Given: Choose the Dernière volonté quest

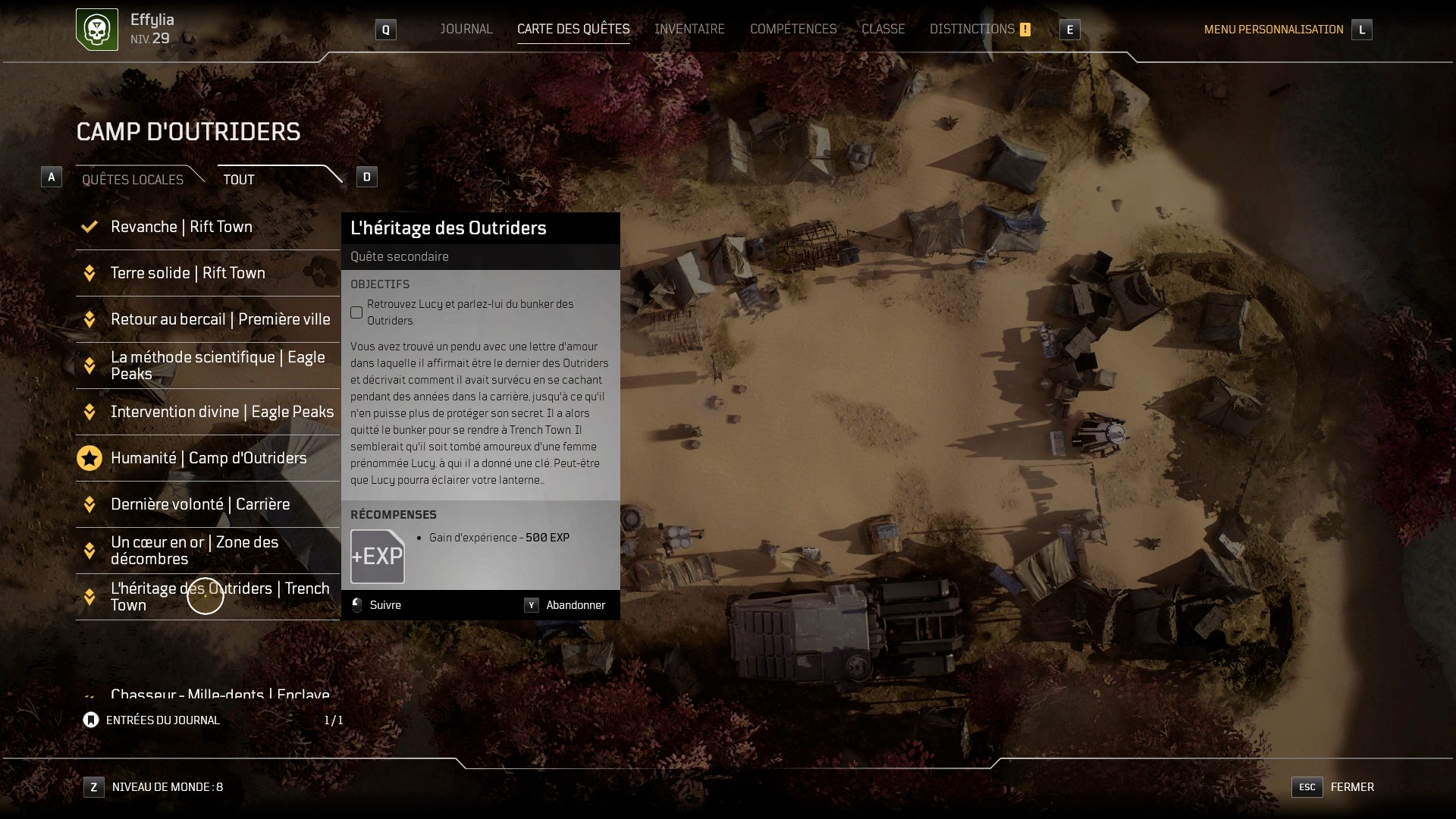Looking at the screenshot, I should (x=200, y=504).
